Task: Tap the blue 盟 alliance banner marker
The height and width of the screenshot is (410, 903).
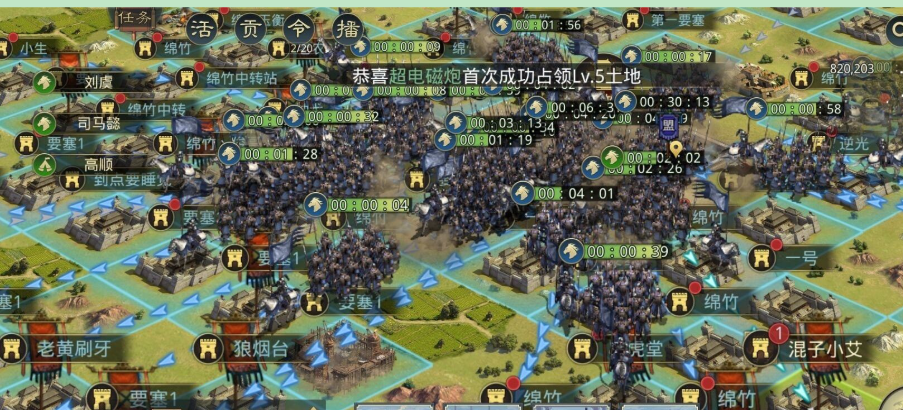Action: coord(669,125)
